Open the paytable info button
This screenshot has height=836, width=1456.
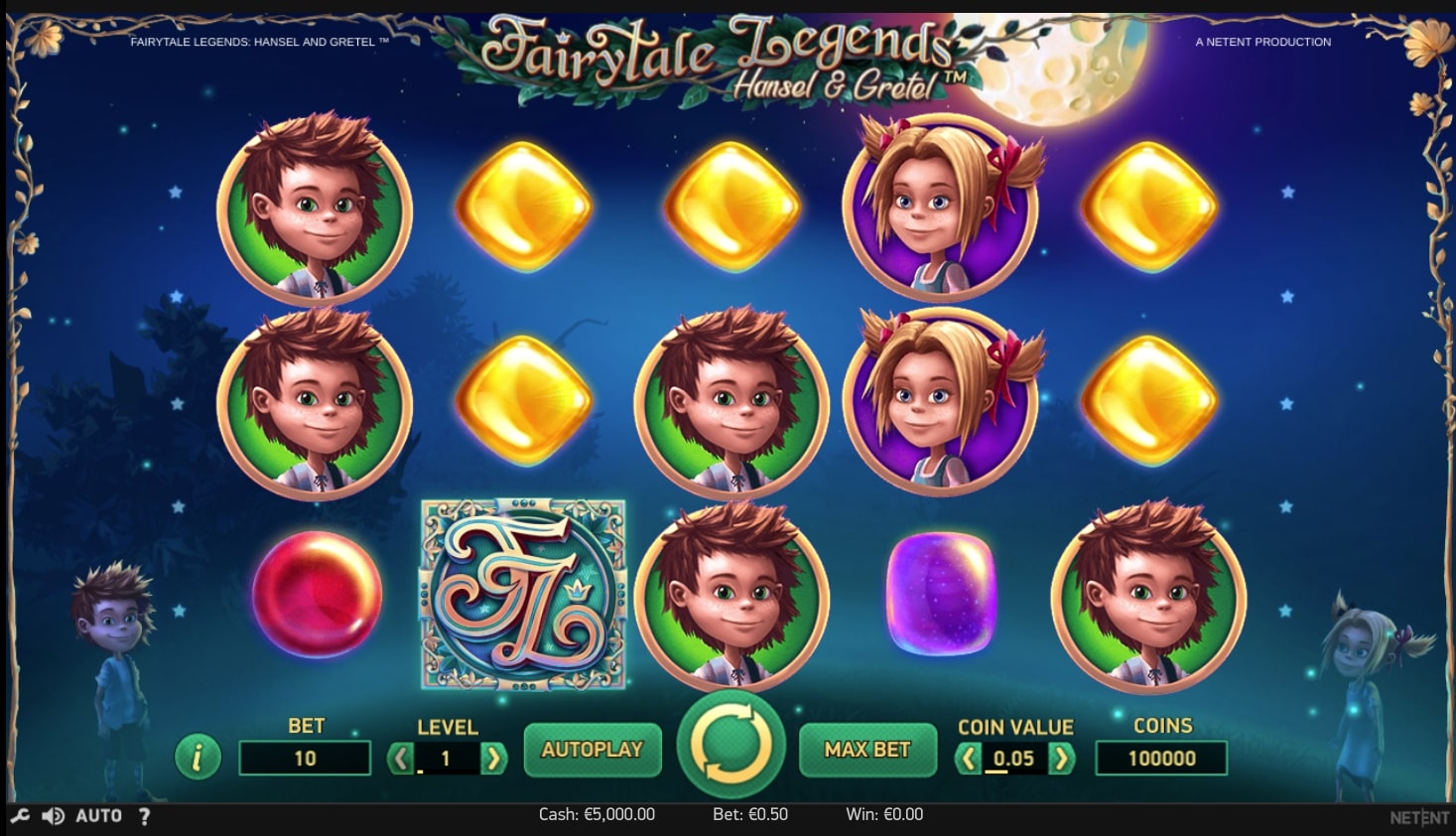pos(198,758)
